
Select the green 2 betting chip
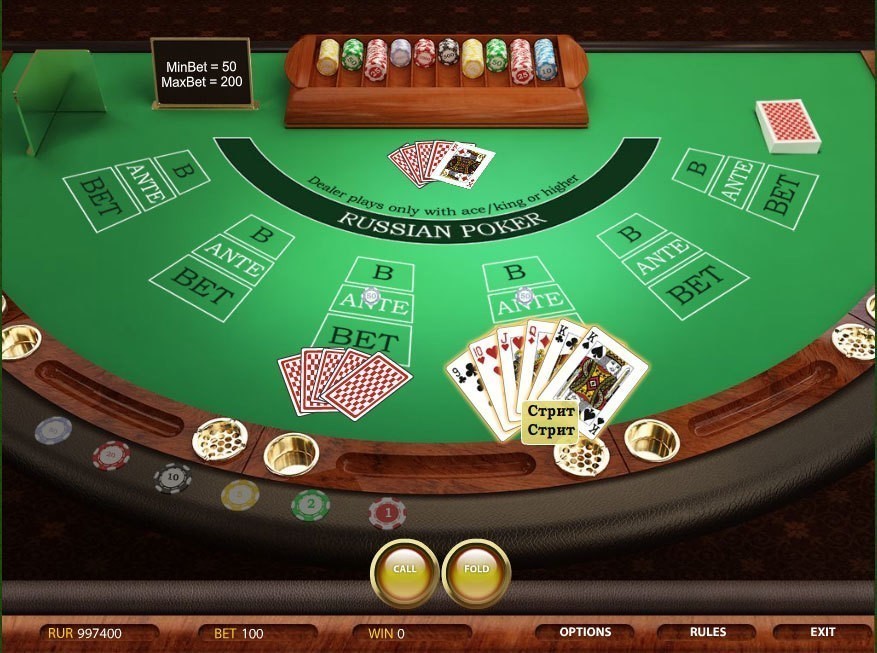[310, 504]
